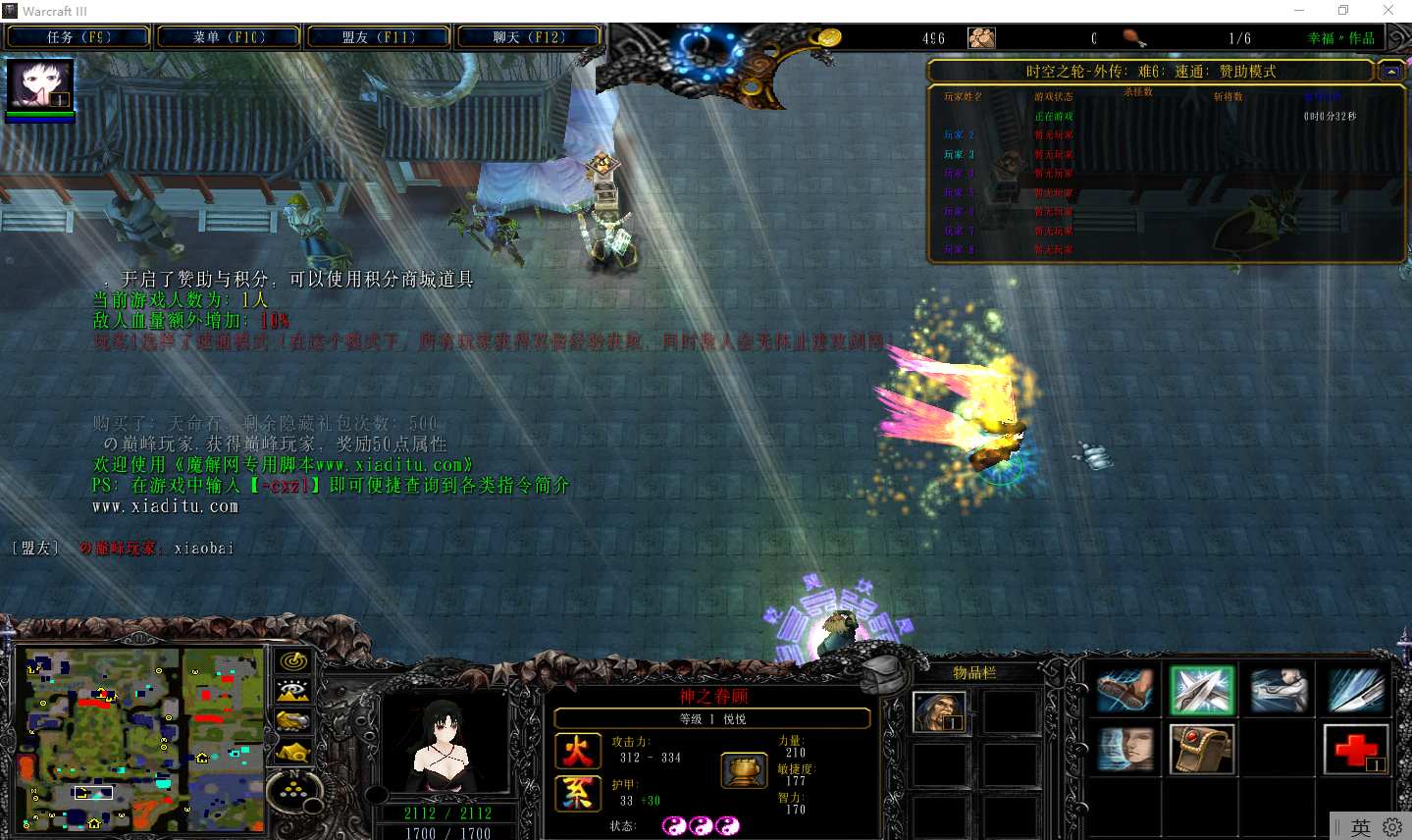This screenshot has width=1412, height=840.
Task: Toggle minimap ally color mode button
Action: point(292,721)
